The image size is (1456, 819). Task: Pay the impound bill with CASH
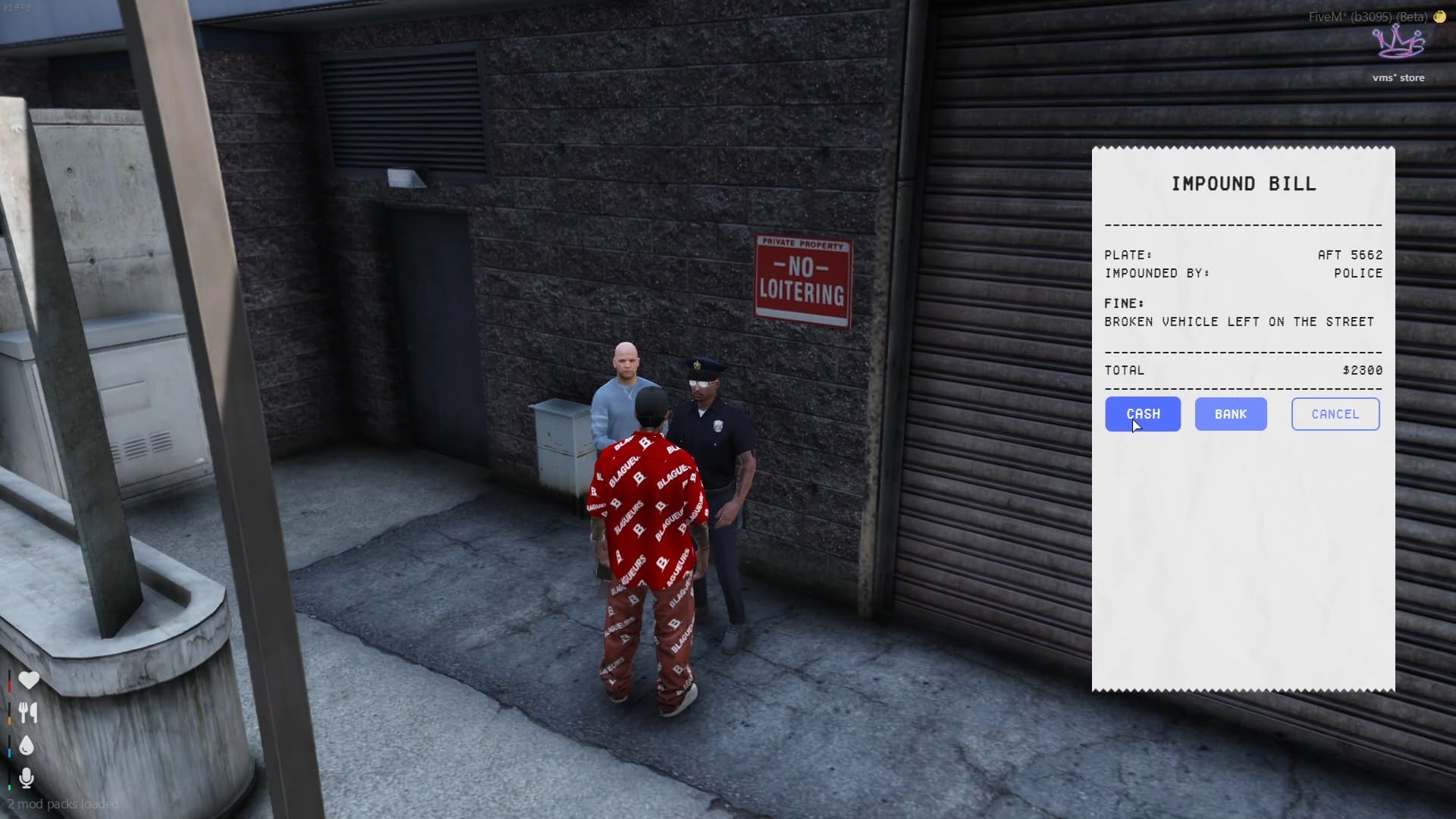click(x=1143, y=414)
